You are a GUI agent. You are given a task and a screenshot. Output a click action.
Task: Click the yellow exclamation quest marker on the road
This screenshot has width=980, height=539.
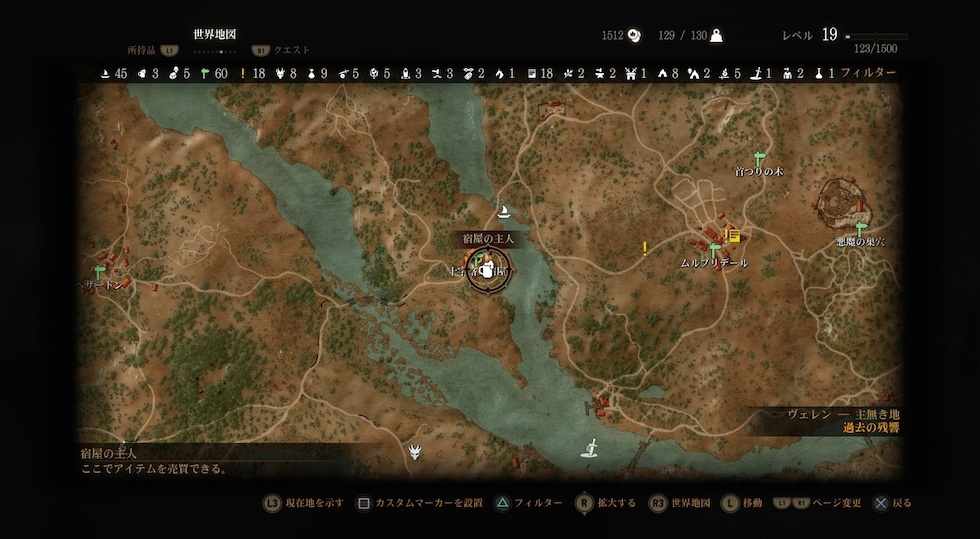coord(645,247)
